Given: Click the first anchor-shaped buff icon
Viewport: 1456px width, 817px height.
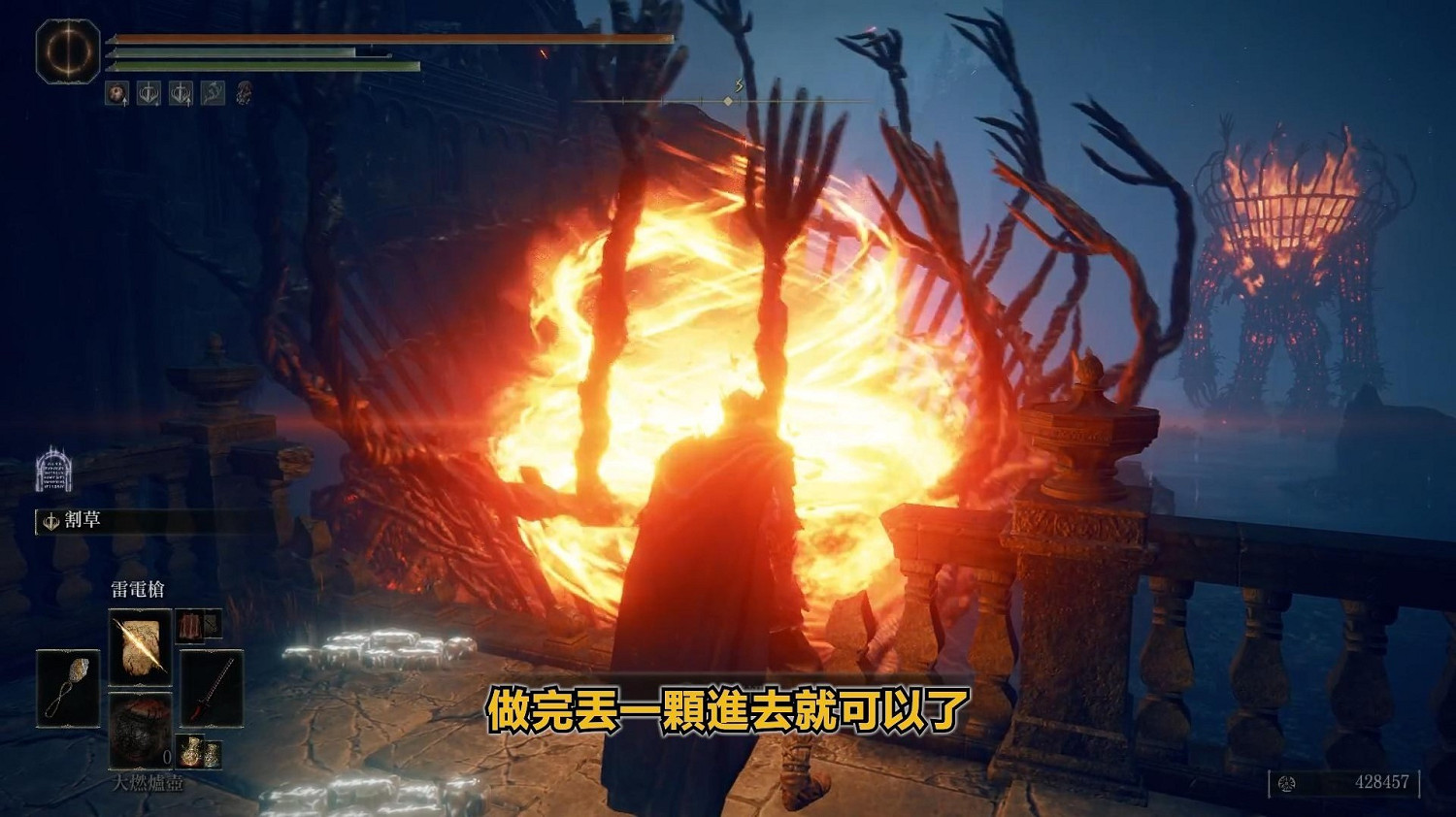Looking at the screenshot, I should pos(149,92).
